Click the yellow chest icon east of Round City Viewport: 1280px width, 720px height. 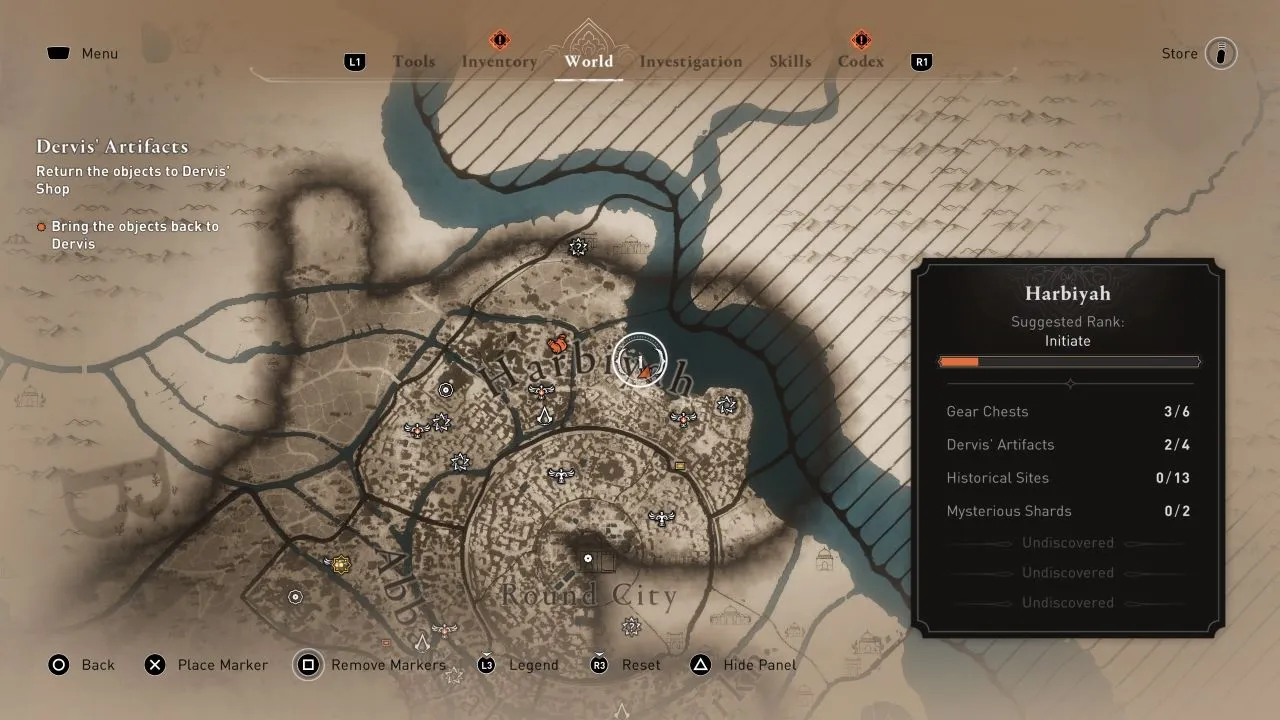678,465
